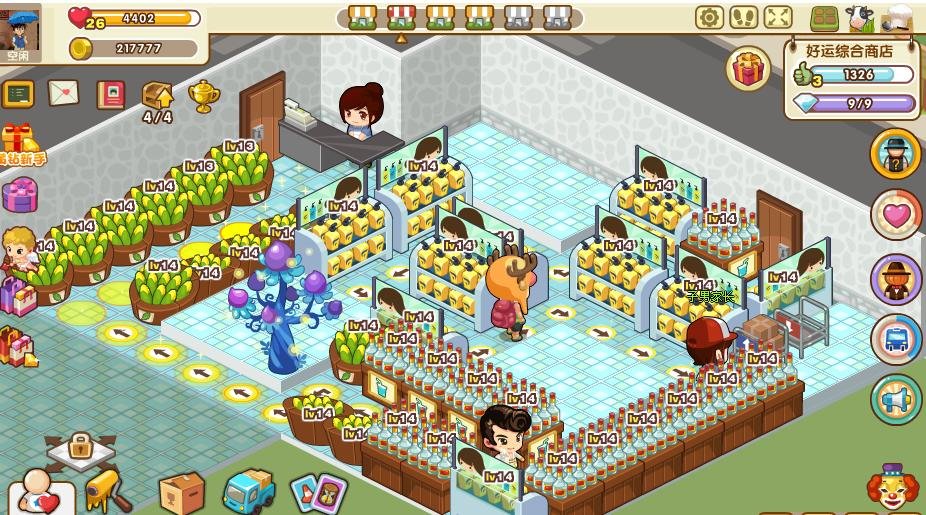Image resolution: width=926 pixels, height=515 pixels.
Task: Open the megaphone announcement button
Action: (896, 400)
